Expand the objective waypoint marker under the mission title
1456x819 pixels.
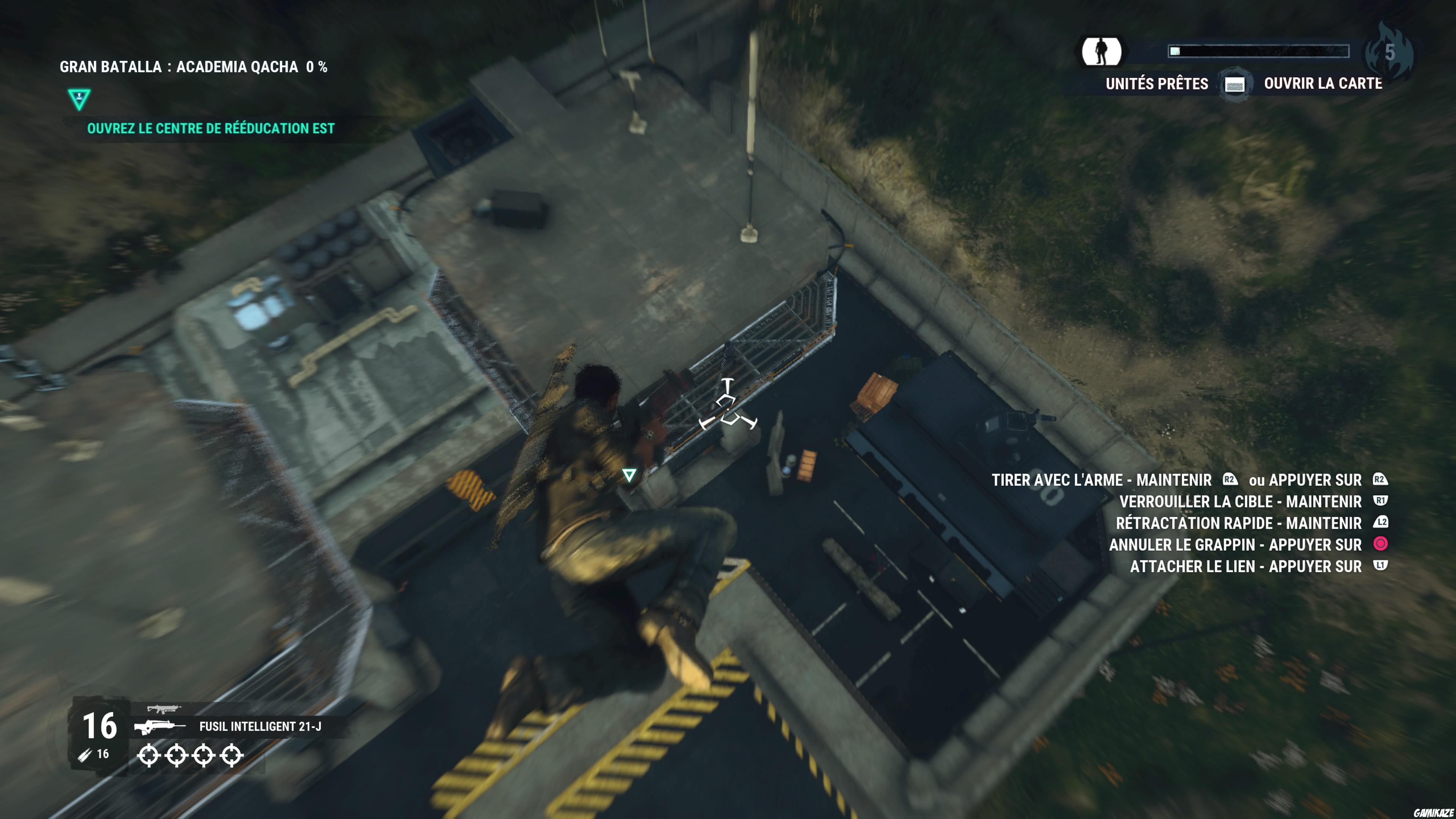pos(79,98)
